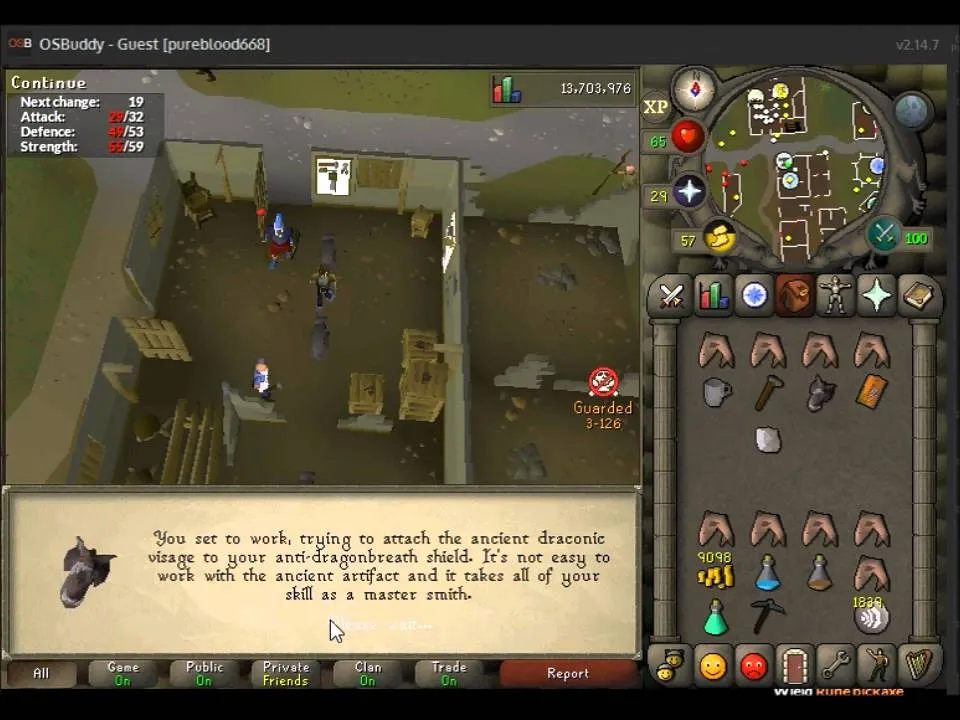
Task: Open the Options wrench tab
Action: click(x=835, y=665)
